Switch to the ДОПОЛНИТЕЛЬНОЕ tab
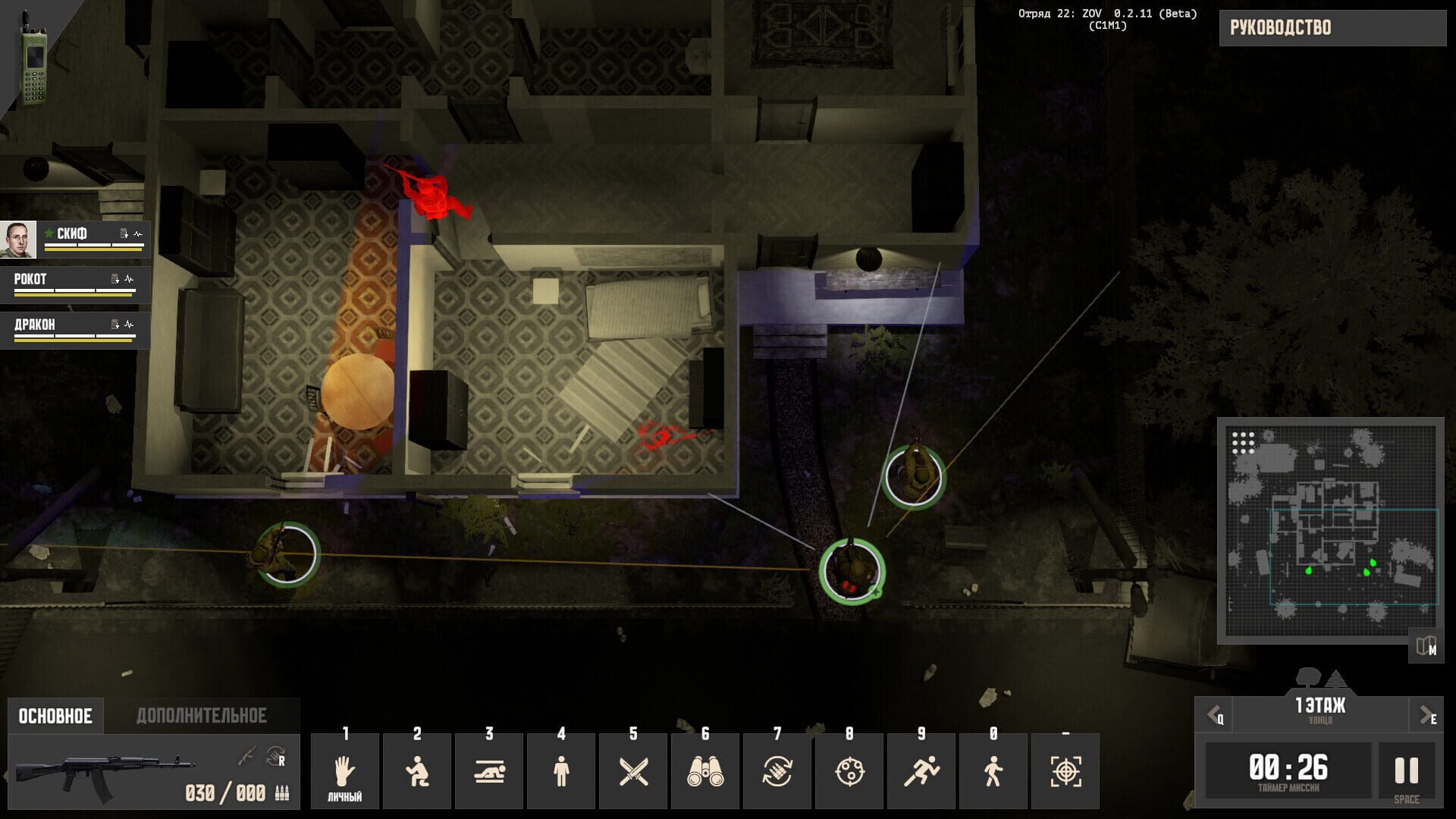Image resolution: width=1456 pixels, height=819 pixels. point(201,714)
